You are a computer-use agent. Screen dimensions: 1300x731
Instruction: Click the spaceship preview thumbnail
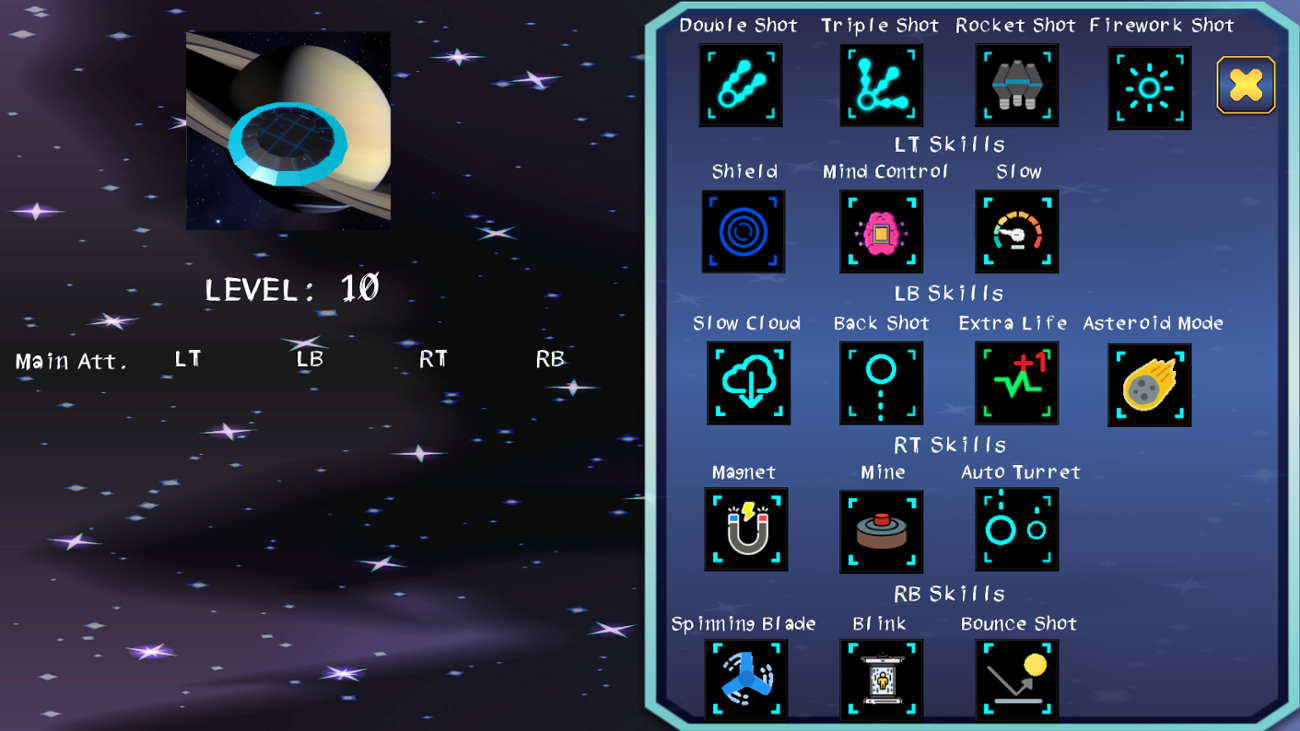(x=288, y=130)
